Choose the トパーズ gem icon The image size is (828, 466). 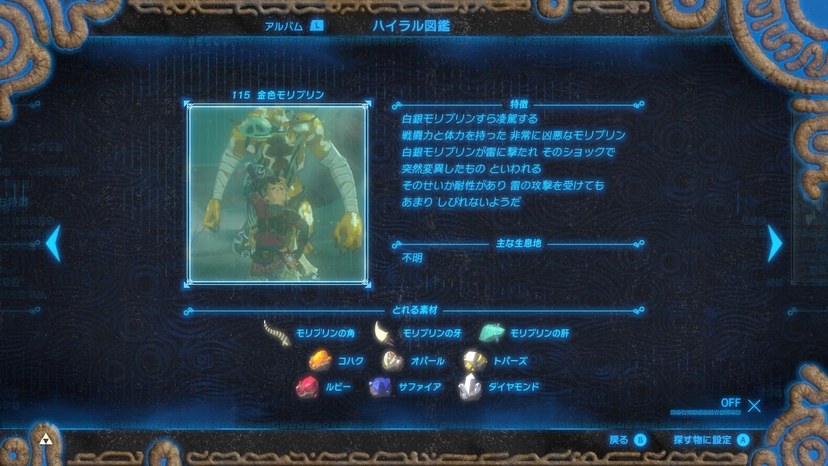click(x=473, y=360)
